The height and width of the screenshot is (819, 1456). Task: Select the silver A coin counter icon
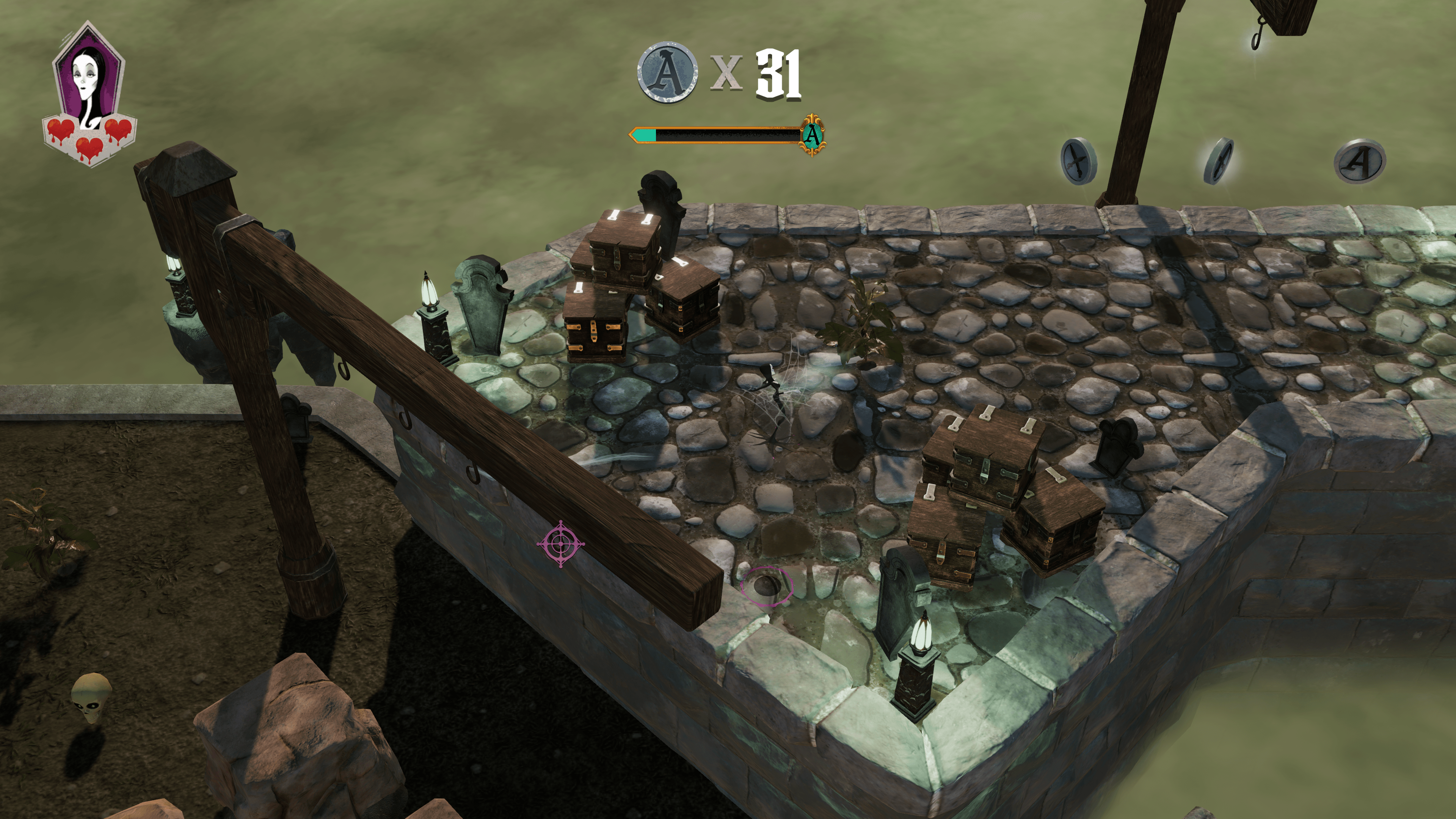tap(667, 72)
